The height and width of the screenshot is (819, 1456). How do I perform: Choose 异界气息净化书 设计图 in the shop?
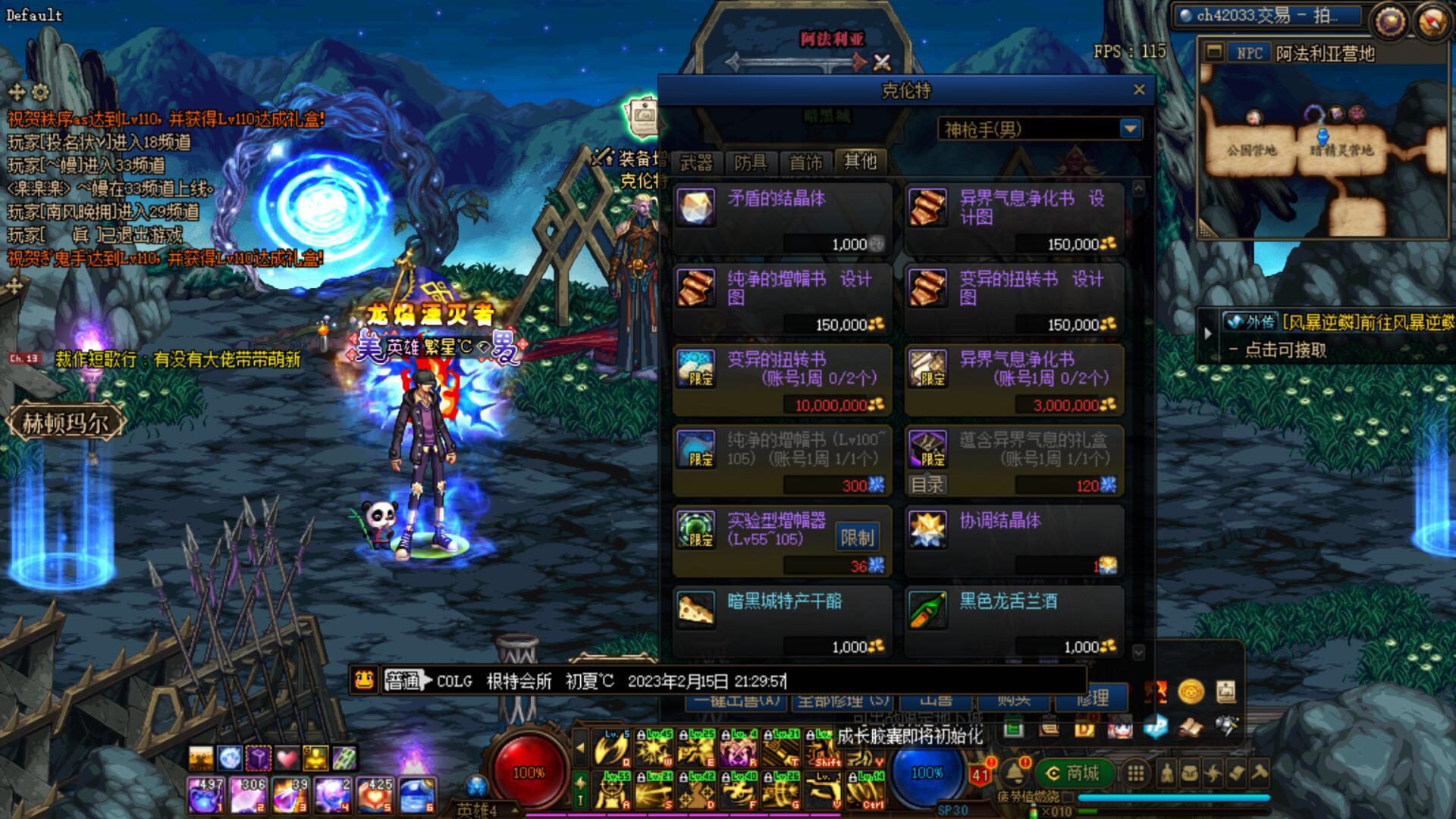pyautogui.click(x=1014, y=216)
